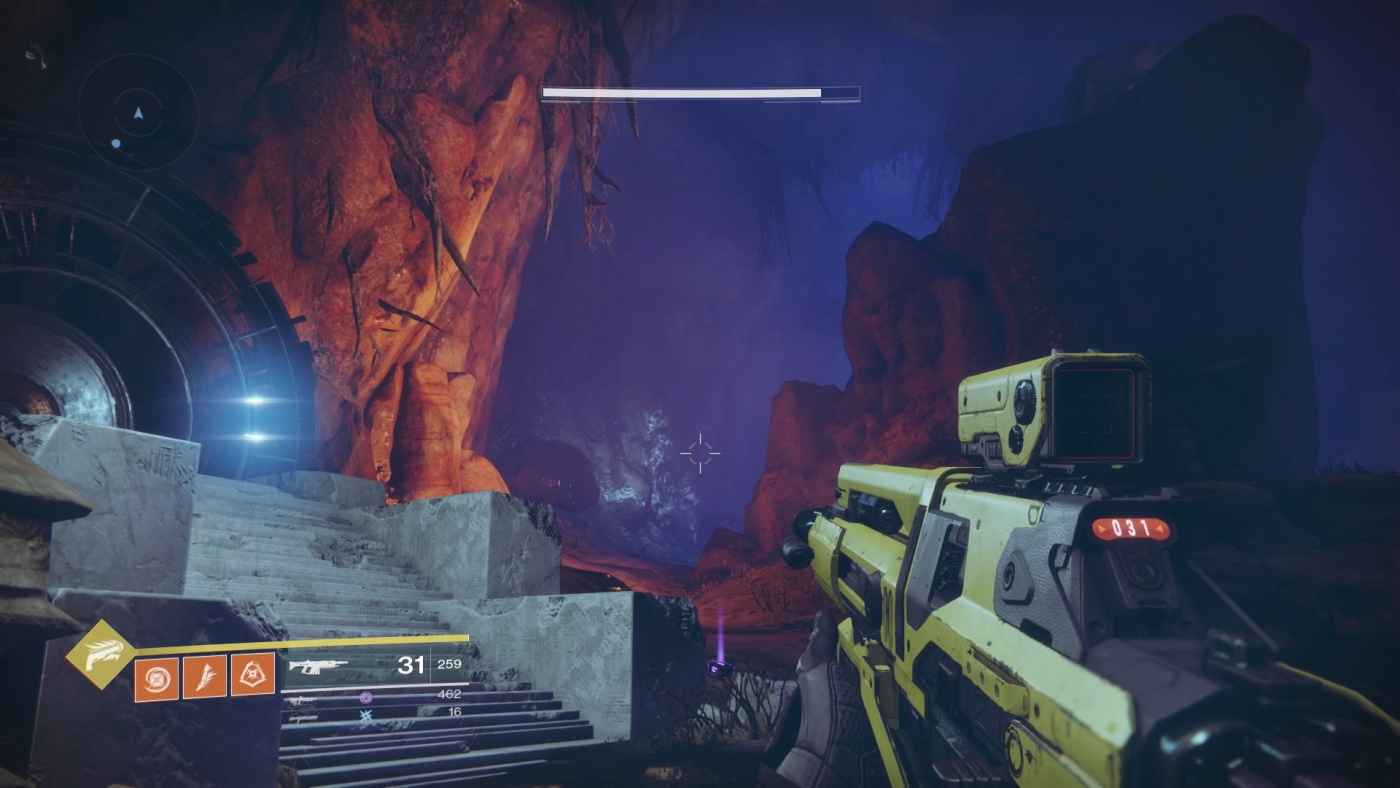Toggle the blue teammate blip on radar
This screenshot has width=1400, height=788.
(x=116, y=143)
